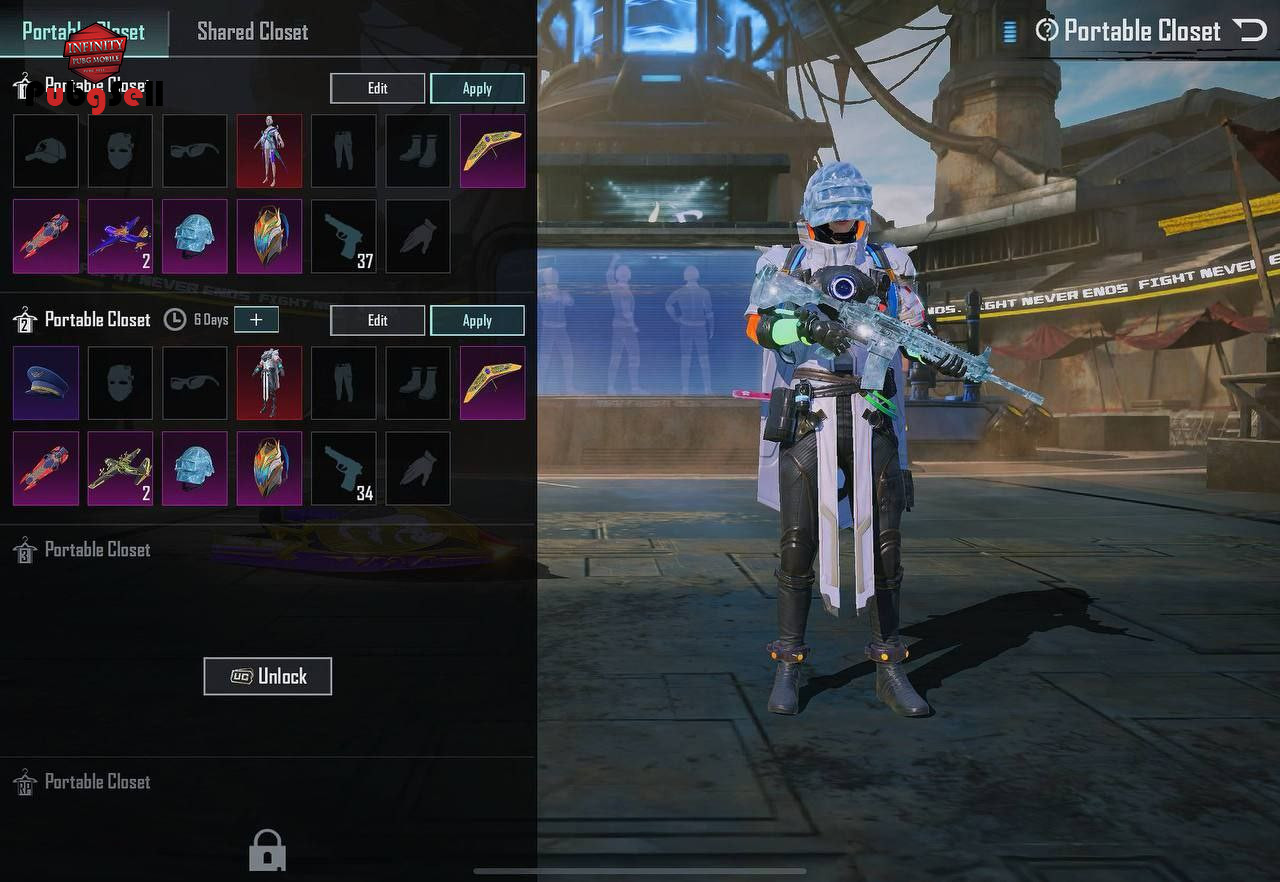Open the Portable Closet help question mark
The height and width of the screenshot is (882, 1280).
point(1046,30)
